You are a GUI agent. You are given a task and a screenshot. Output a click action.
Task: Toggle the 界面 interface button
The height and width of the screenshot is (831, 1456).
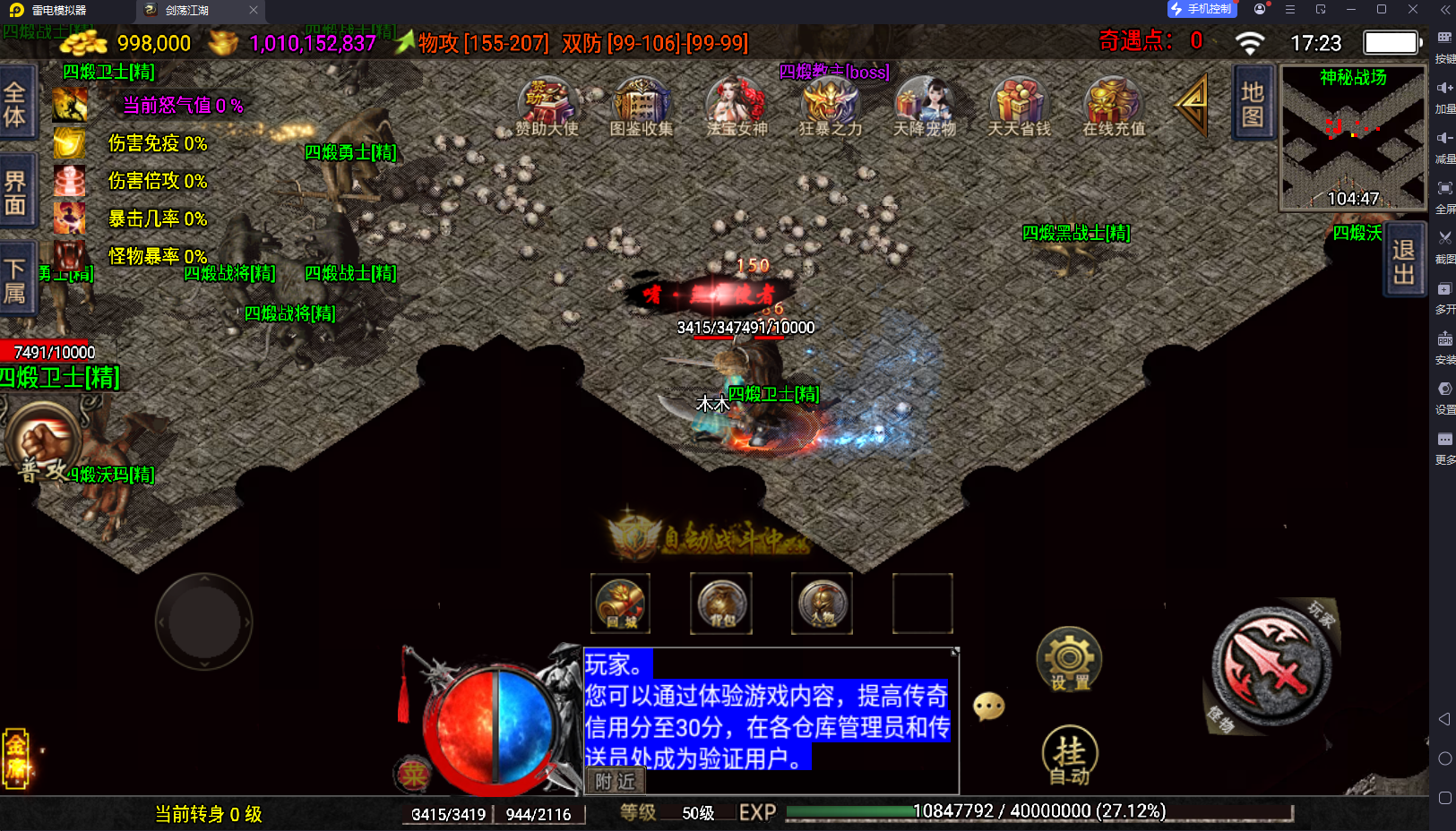click(15, 193)
